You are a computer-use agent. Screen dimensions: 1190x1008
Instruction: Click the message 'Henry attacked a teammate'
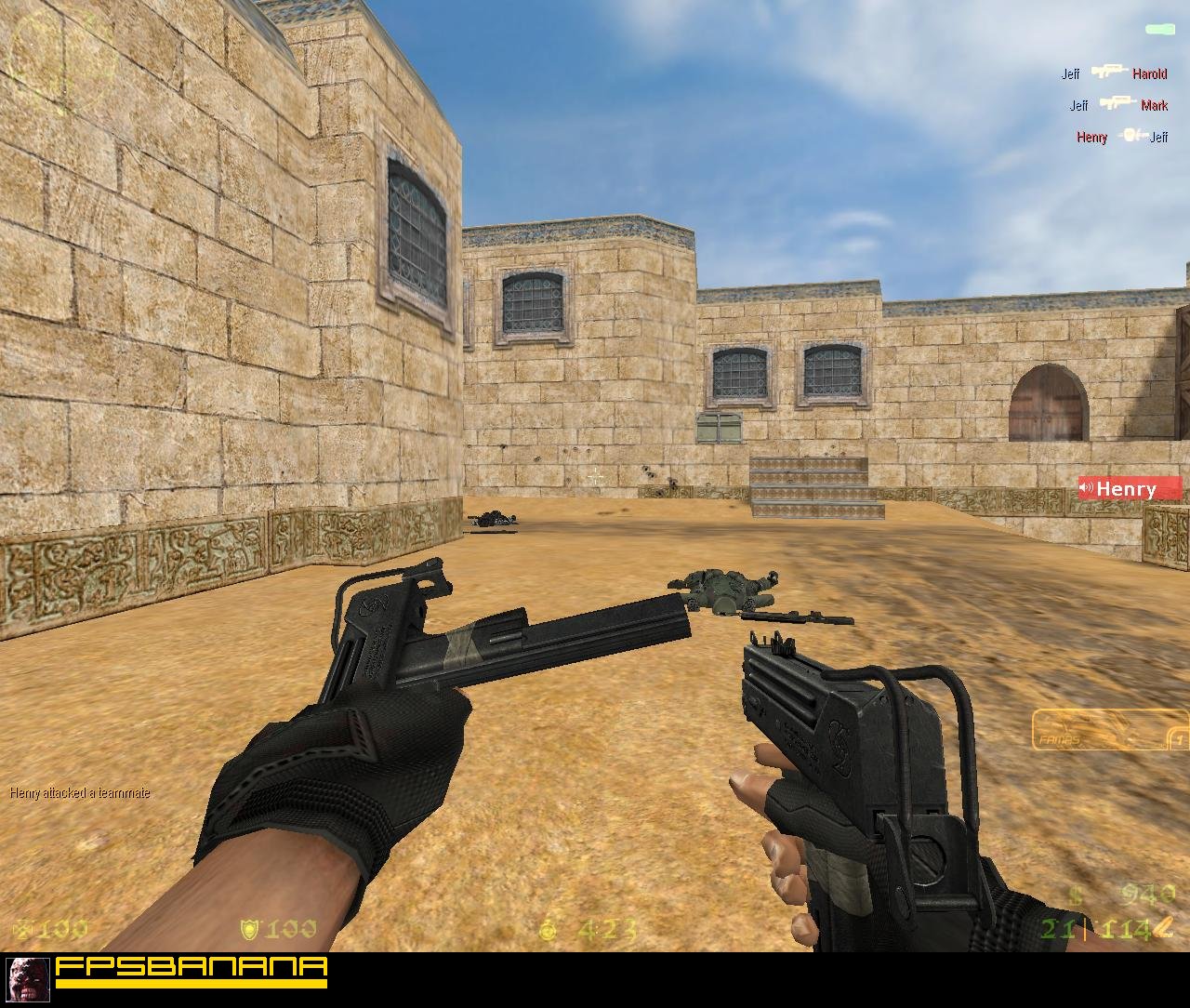[x=79, y=793]
